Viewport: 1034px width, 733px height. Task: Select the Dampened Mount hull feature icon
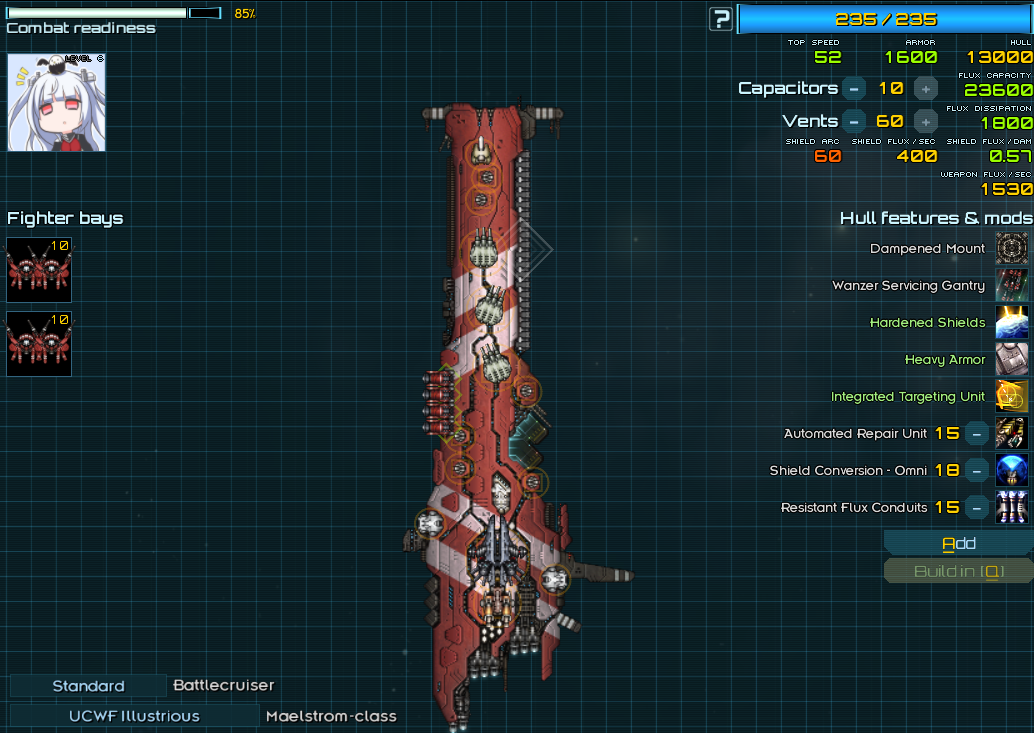pos(1012,249)
